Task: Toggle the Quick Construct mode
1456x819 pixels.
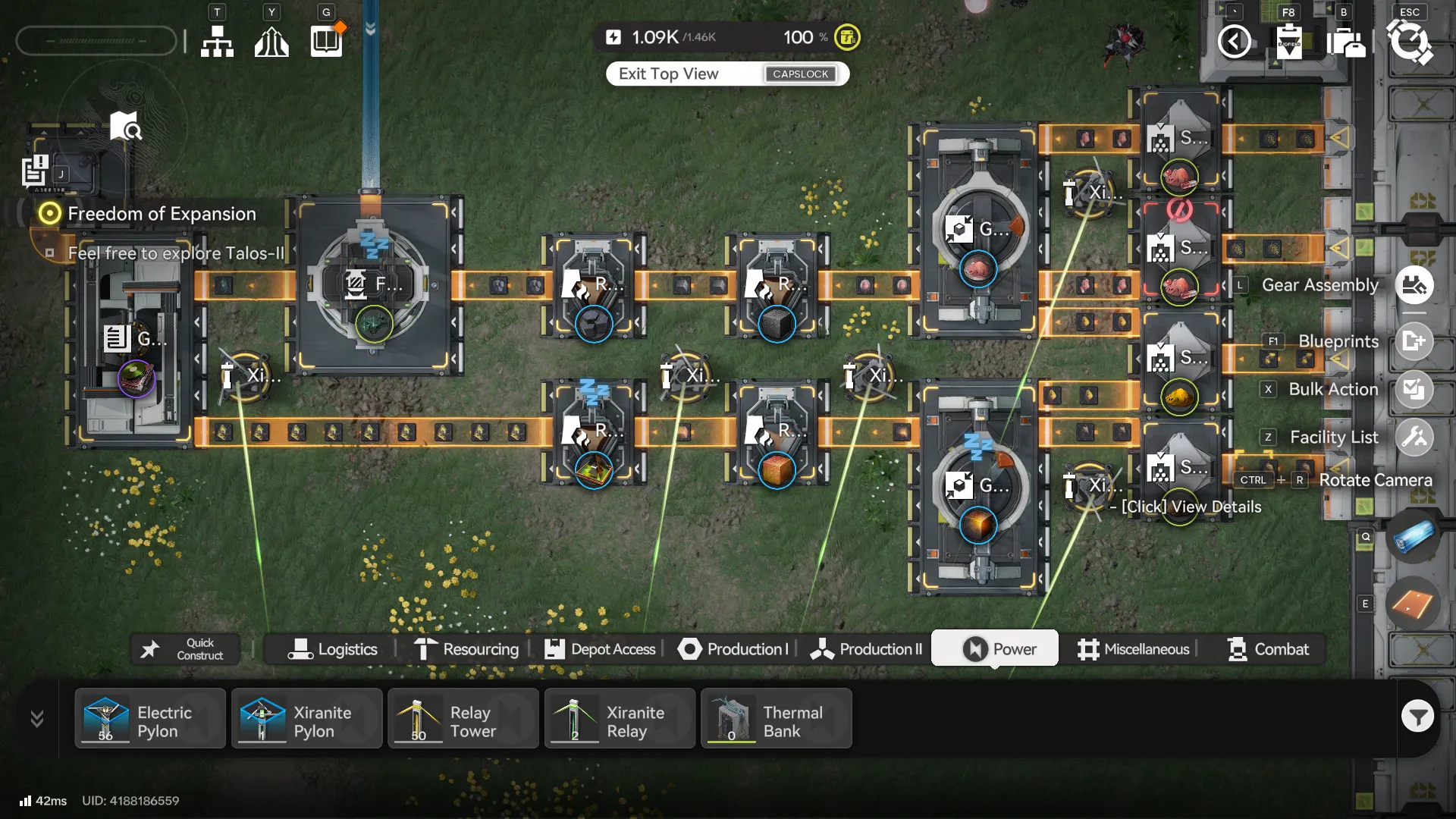Action: pos(184,648)
